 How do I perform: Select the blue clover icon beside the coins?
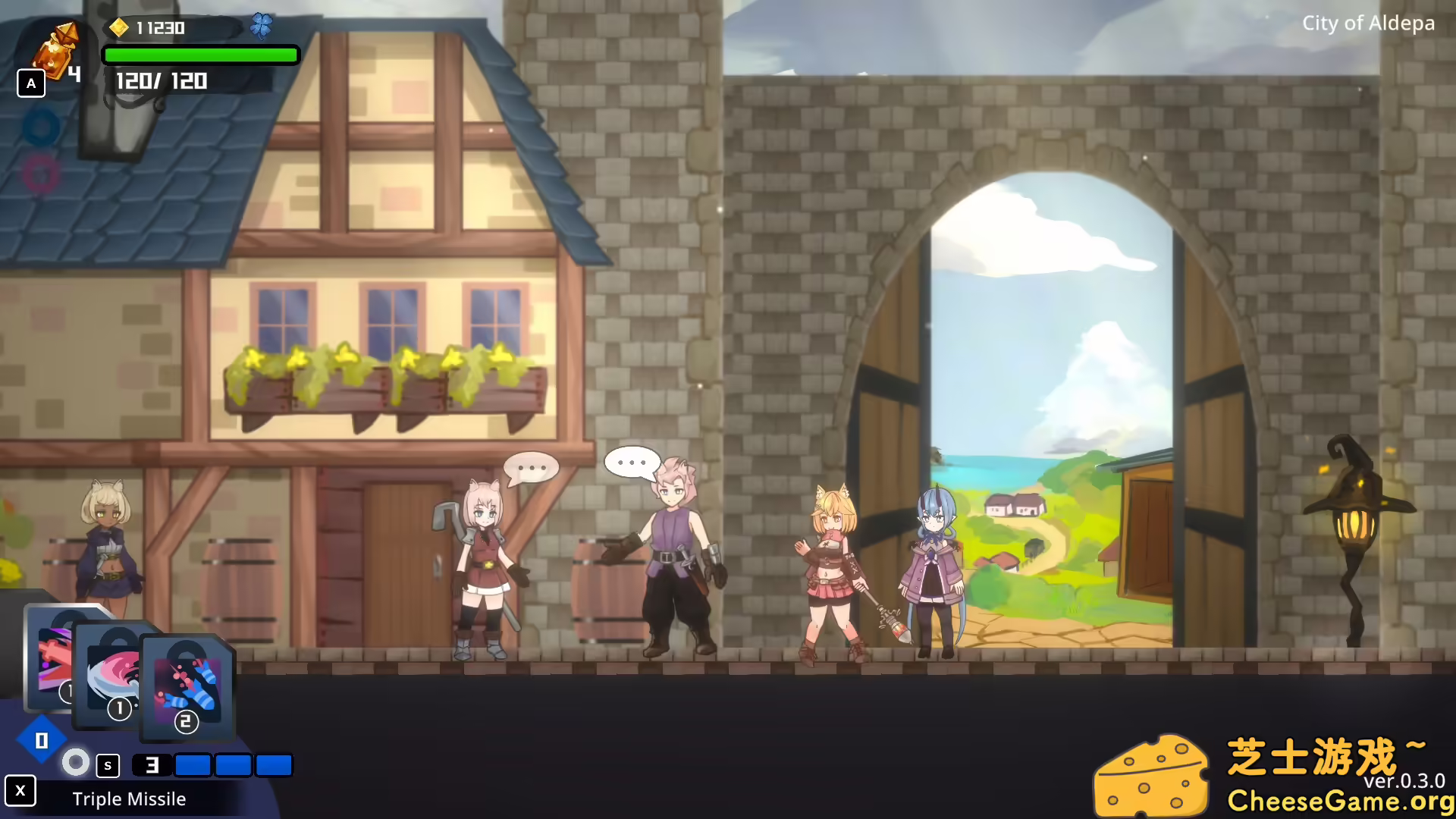pos(262,25)
